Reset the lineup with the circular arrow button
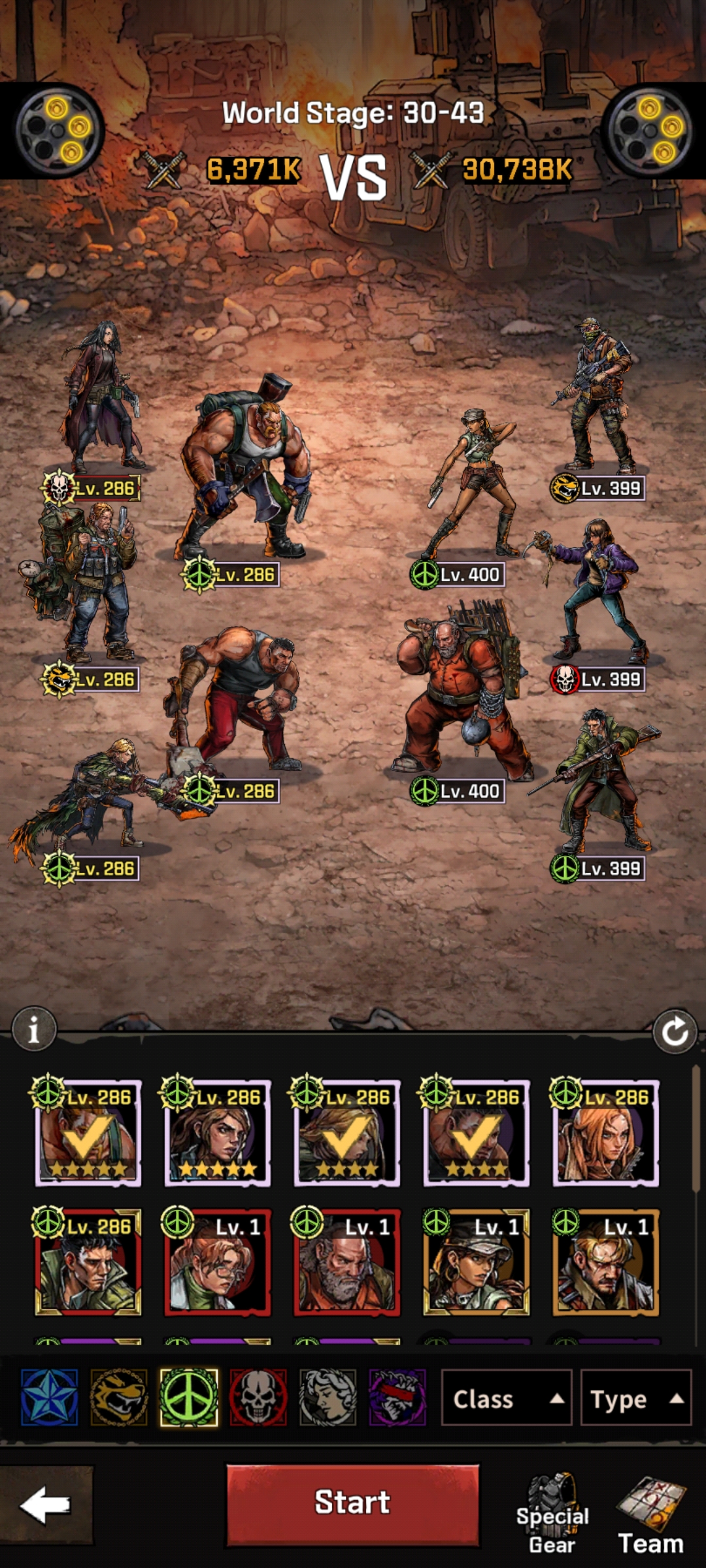Image resolution: width=706 pixels, height=1568 pixels. pos(674,1032)
